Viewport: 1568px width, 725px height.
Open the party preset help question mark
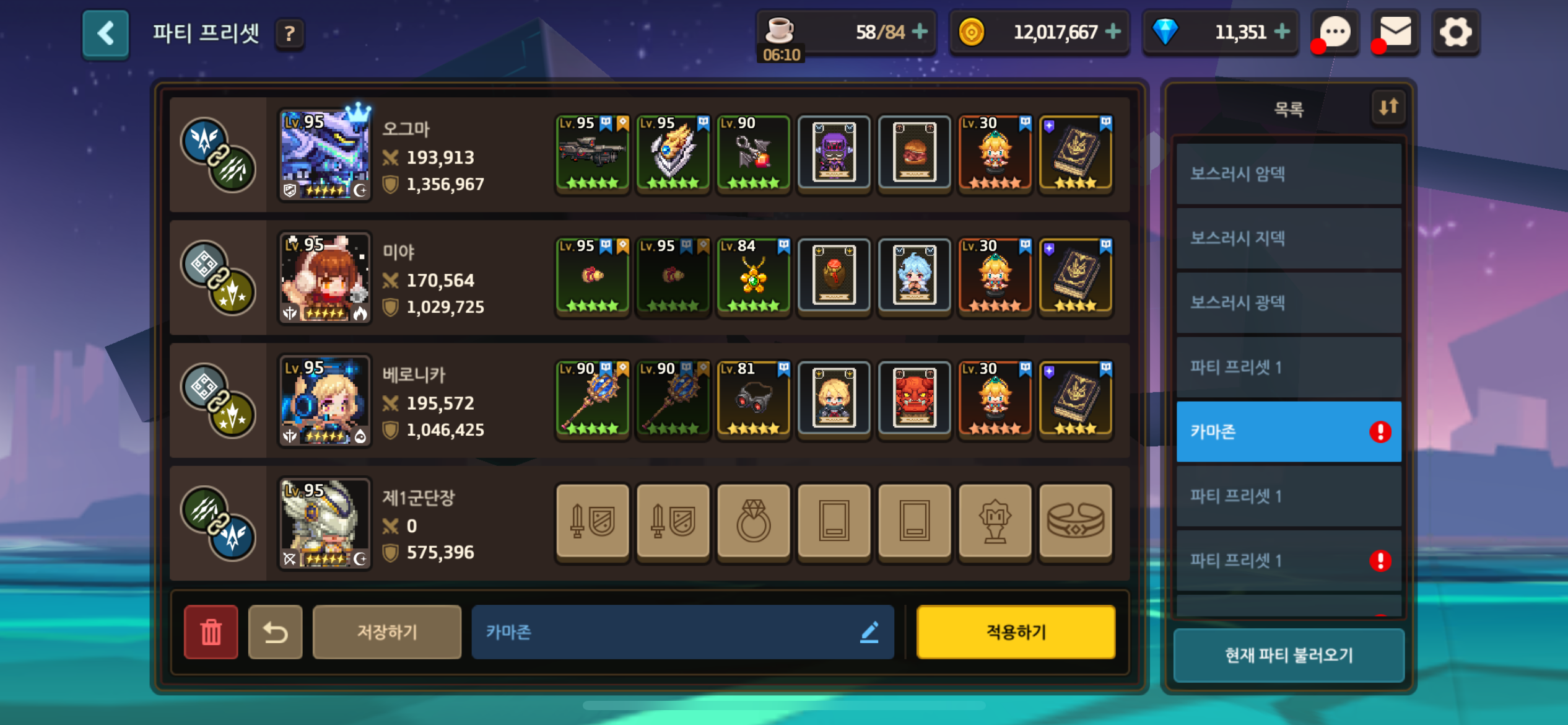[x=289, y=34]
